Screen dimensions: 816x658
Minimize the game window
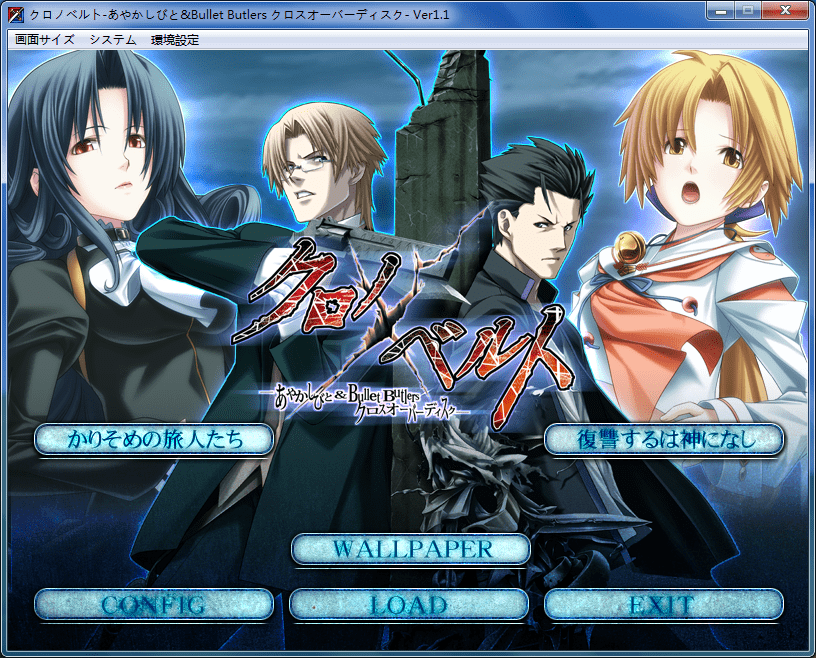[722, 12]
